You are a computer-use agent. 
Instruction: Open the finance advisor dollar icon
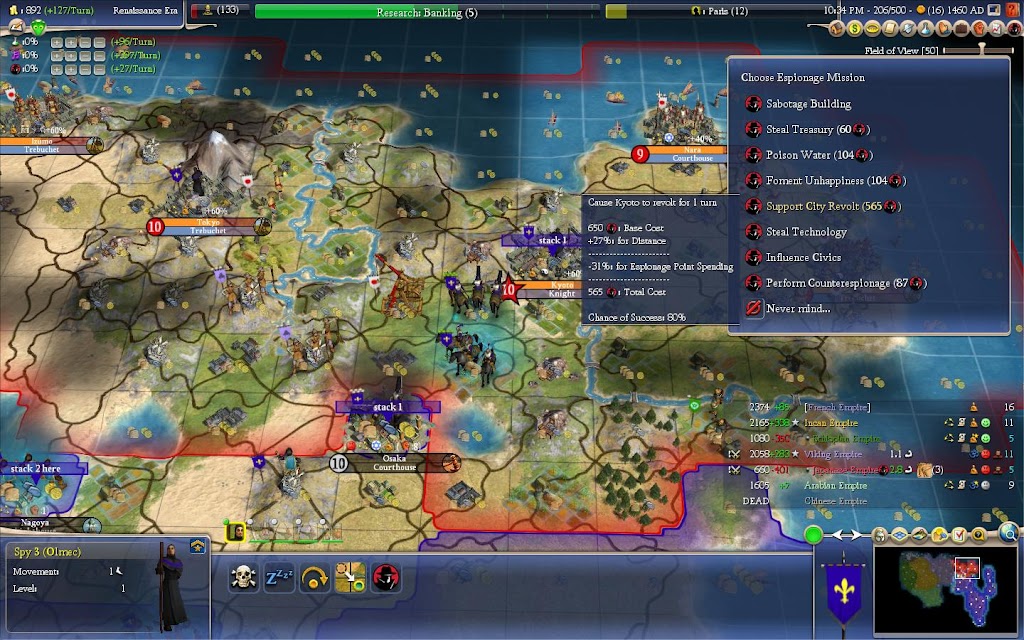pos(856,29)
